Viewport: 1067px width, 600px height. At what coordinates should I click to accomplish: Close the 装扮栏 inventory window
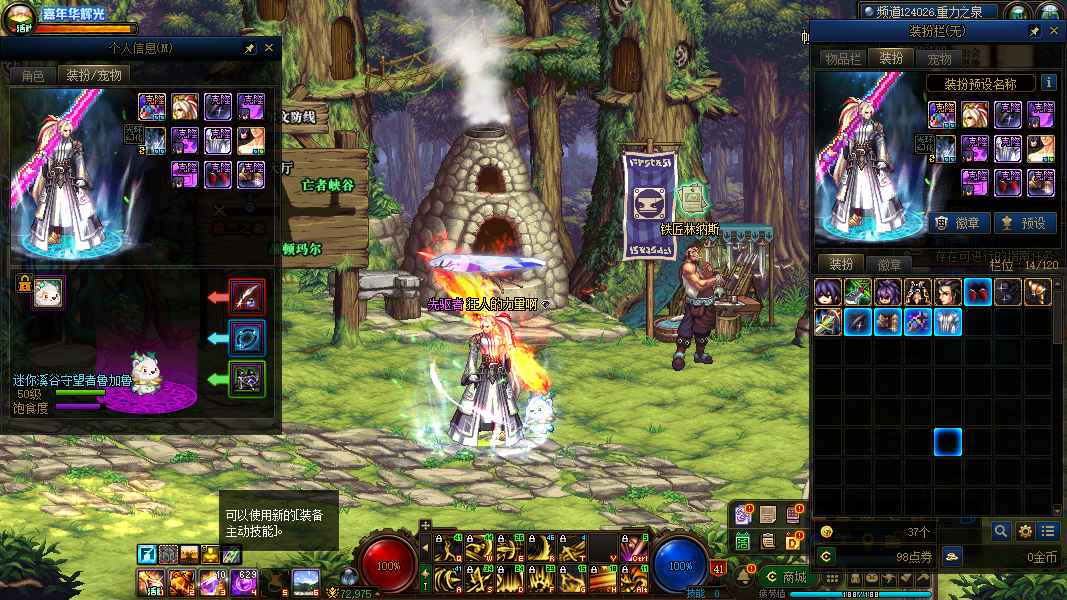click(x=1053, y=31)
